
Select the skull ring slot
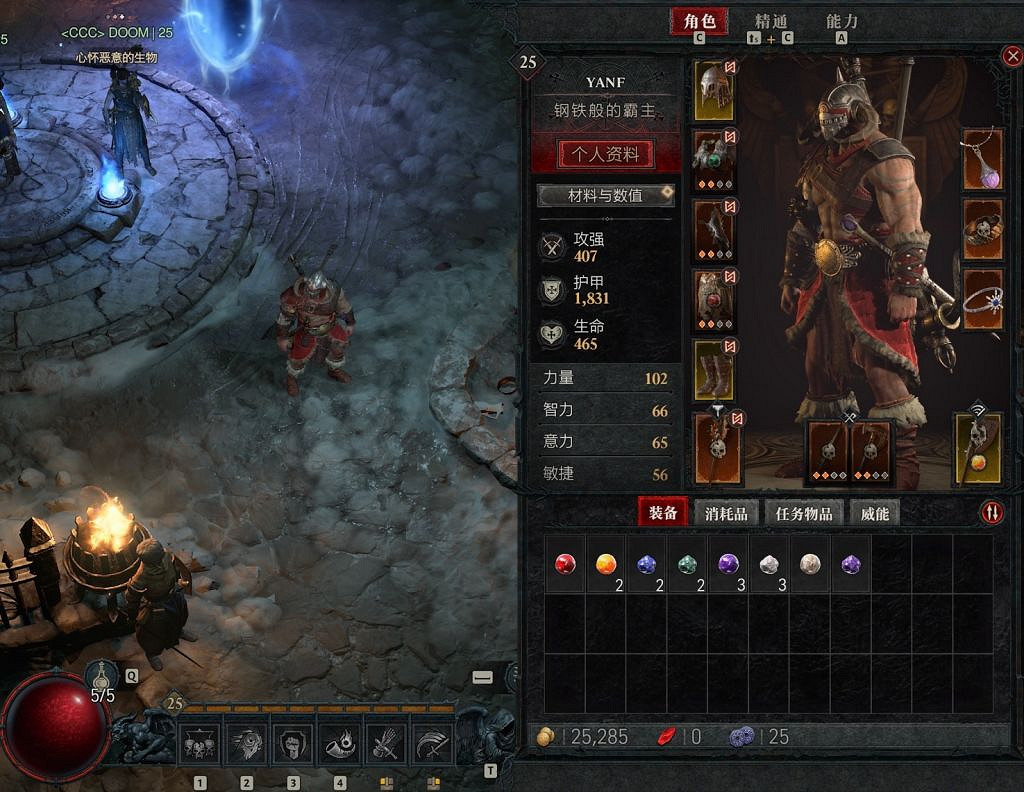[x=982, y=230]
